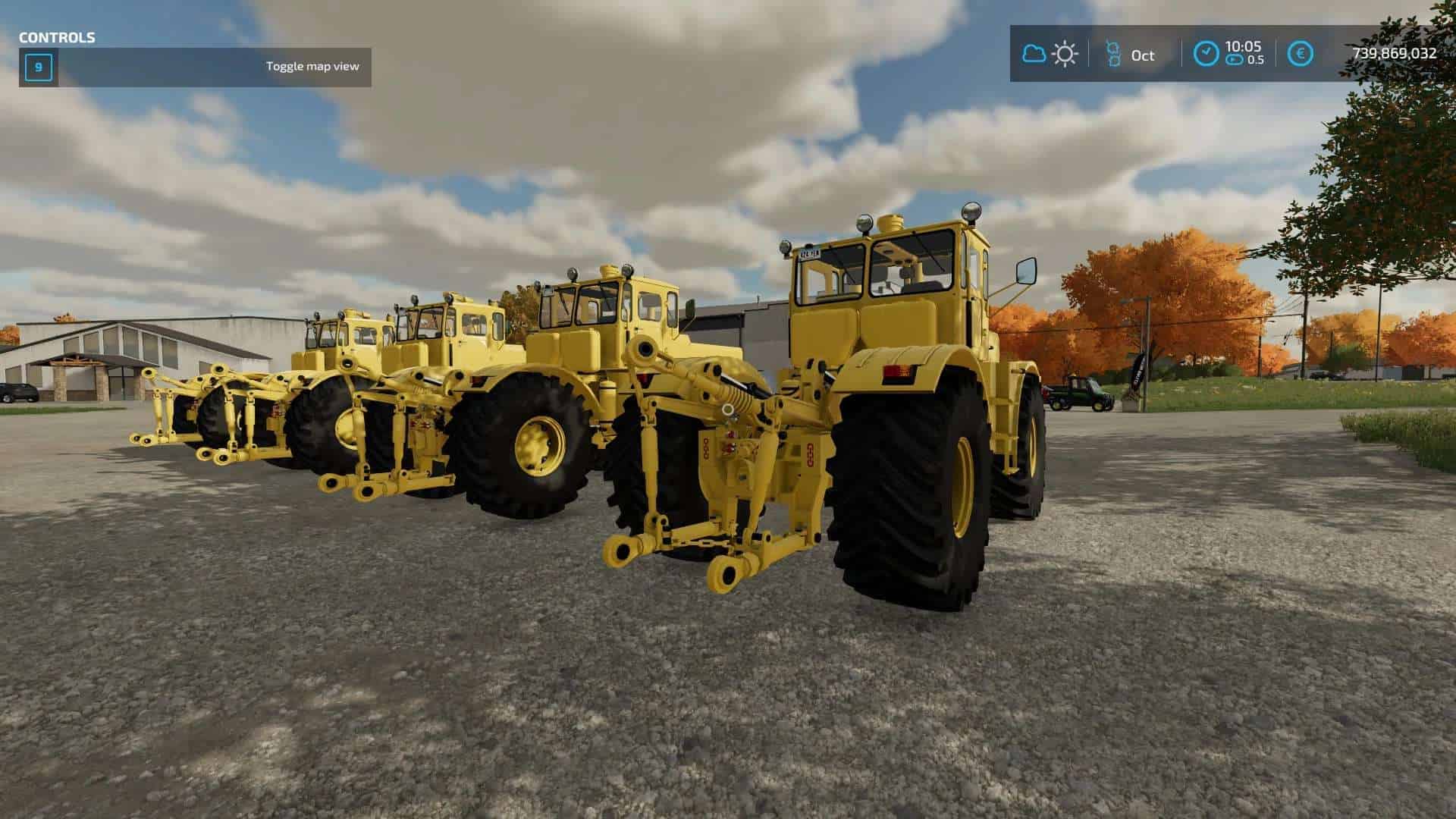Open the October calendar icon
This screenshot has width=1456, height=819.
(1112, 55)
